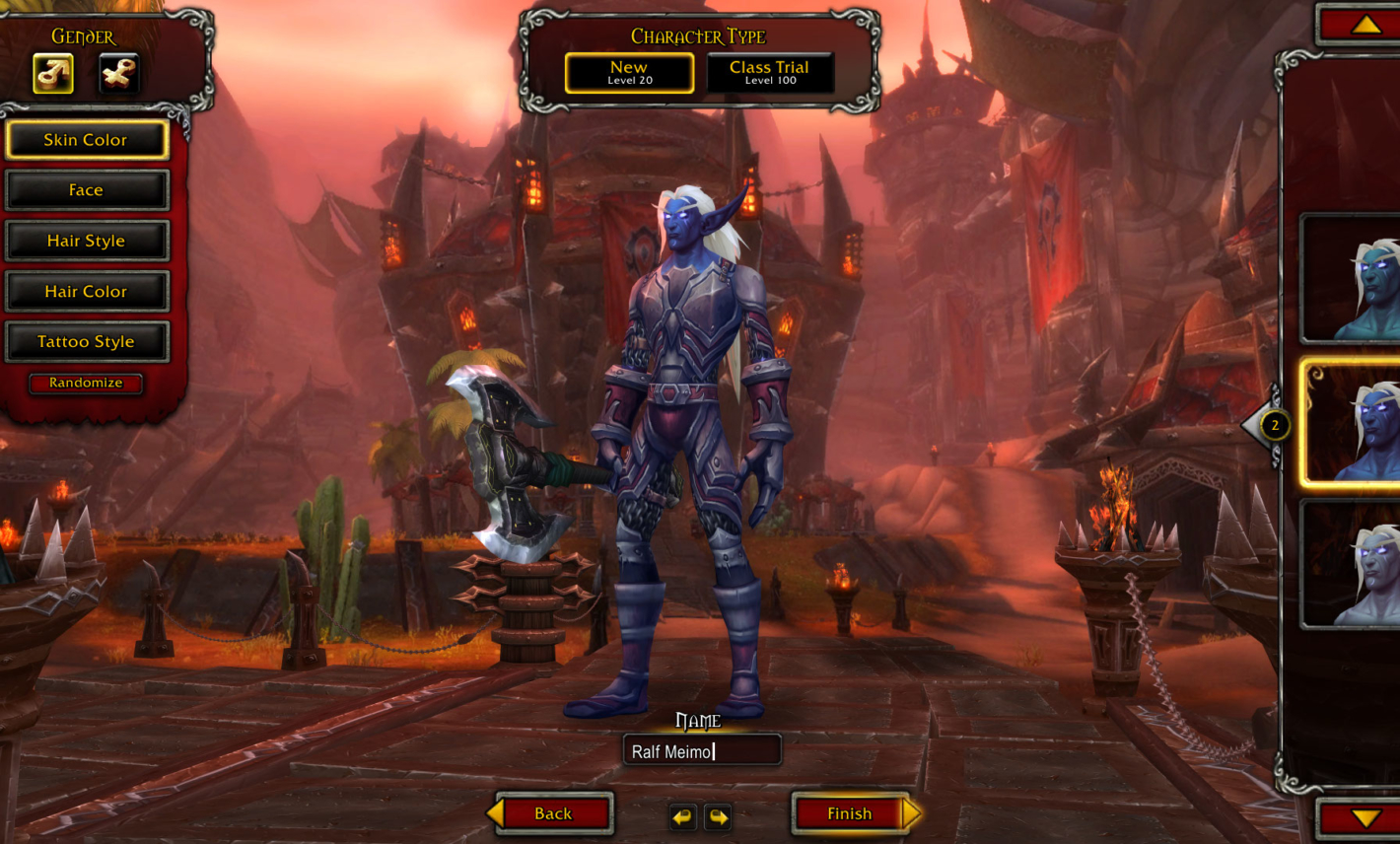The image size is (1400, 844).
Task: Select the New Level 20 character type
Action: tap(629, 73)
